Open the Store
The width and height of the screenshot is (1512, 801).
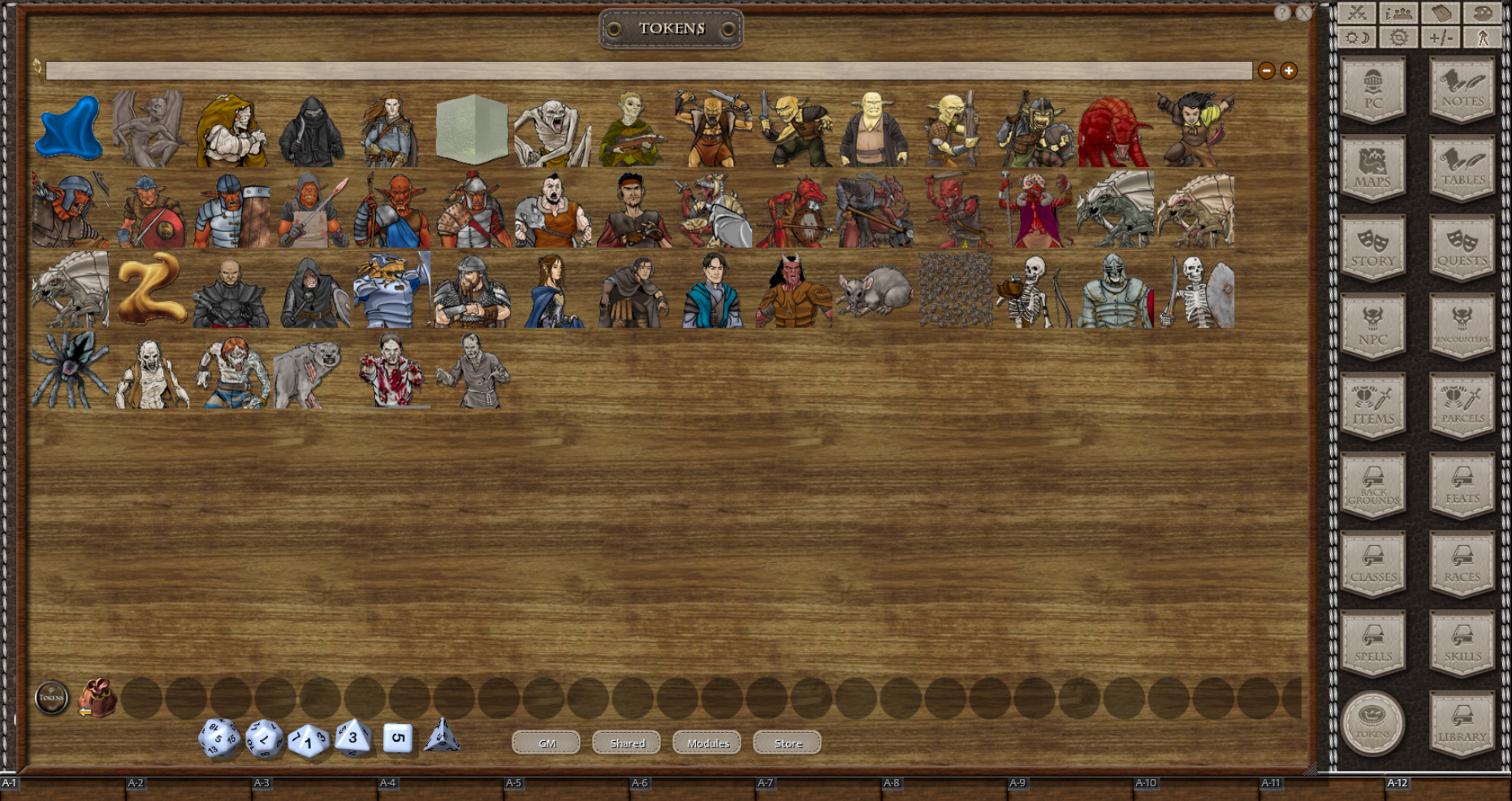point(786,743)
